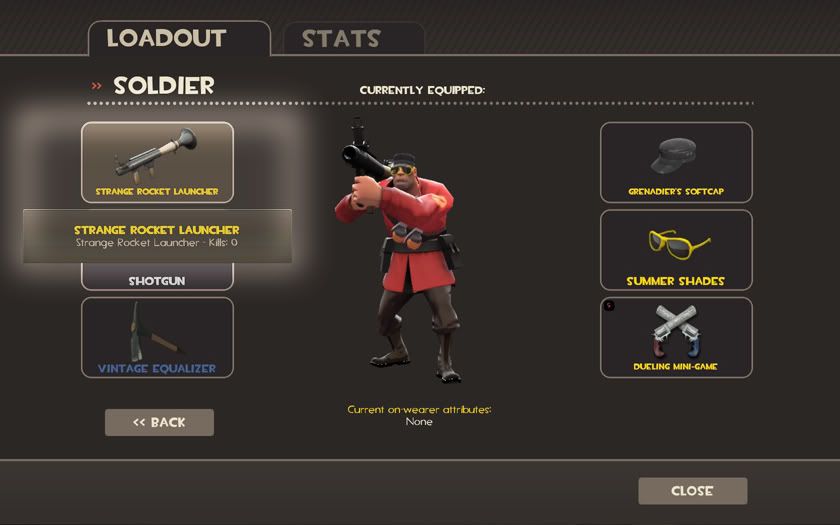Open the Stats tab
840x525 pixels.
pyautogui.click(x=341, y=40)
